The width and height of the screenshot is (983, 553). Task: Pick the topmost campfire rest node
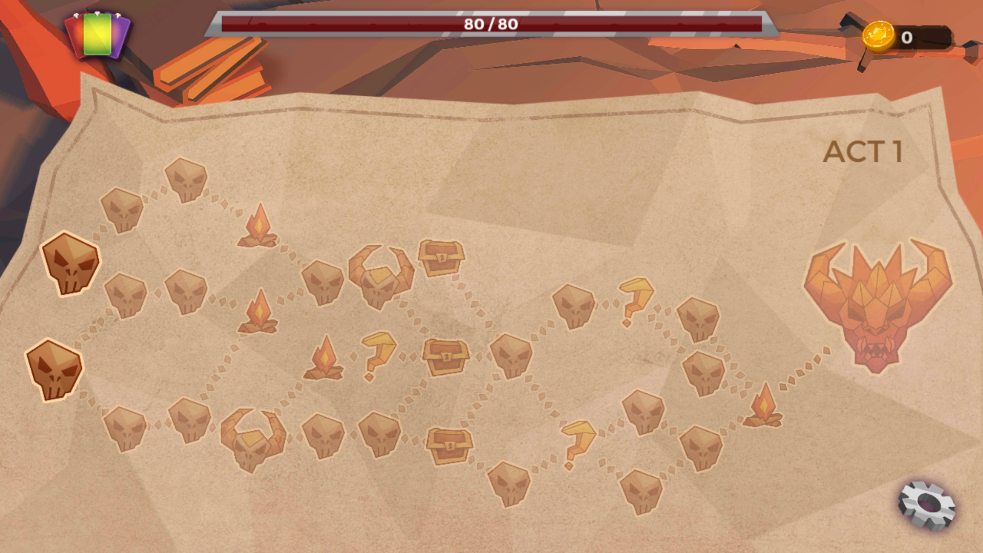tap(258, 226)
